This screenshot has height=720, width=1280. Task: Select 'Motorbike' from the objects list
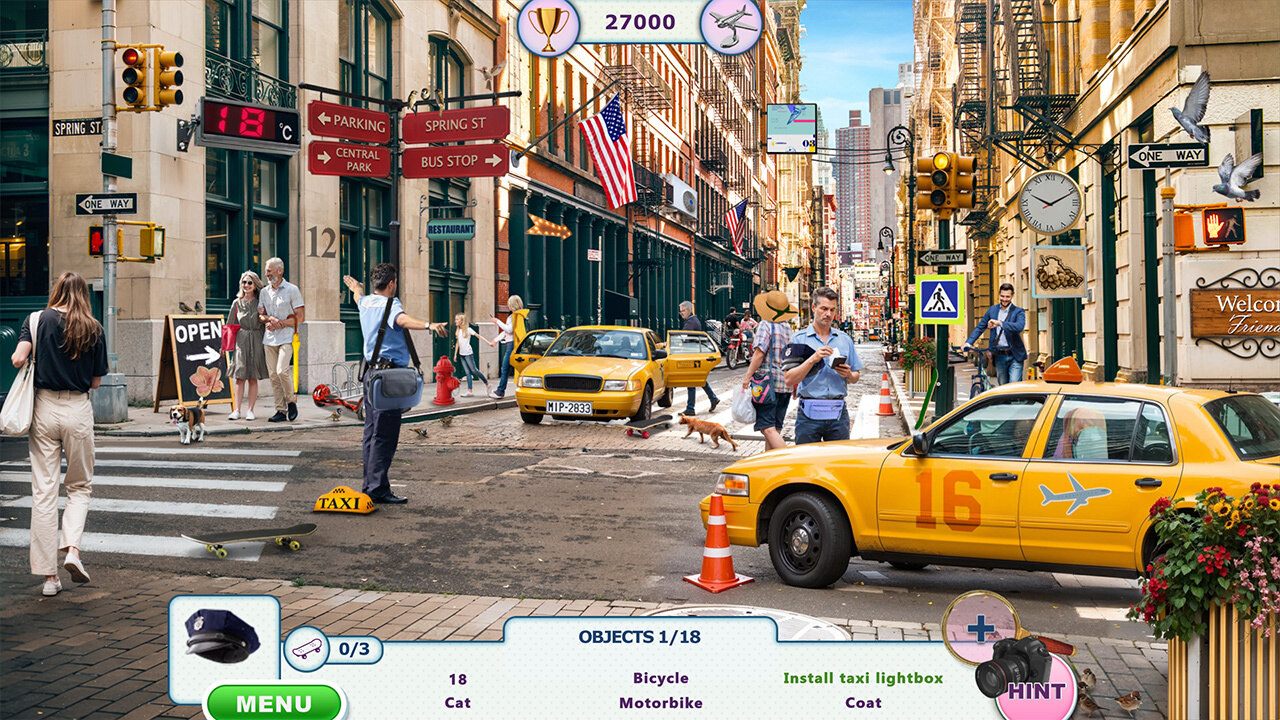point(660,703)
